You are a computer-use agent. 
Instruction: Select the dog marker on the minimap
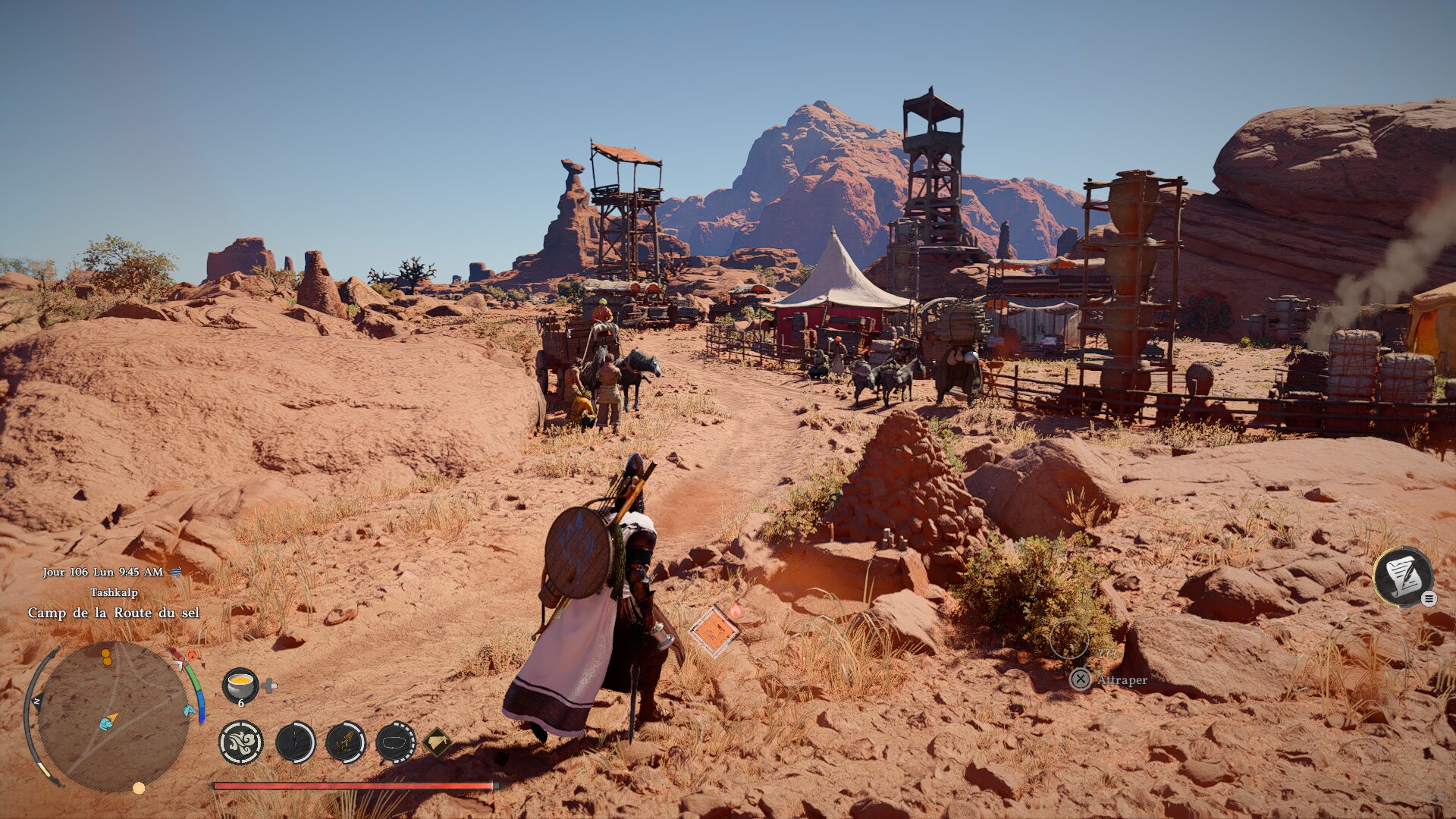click(107, 723)
